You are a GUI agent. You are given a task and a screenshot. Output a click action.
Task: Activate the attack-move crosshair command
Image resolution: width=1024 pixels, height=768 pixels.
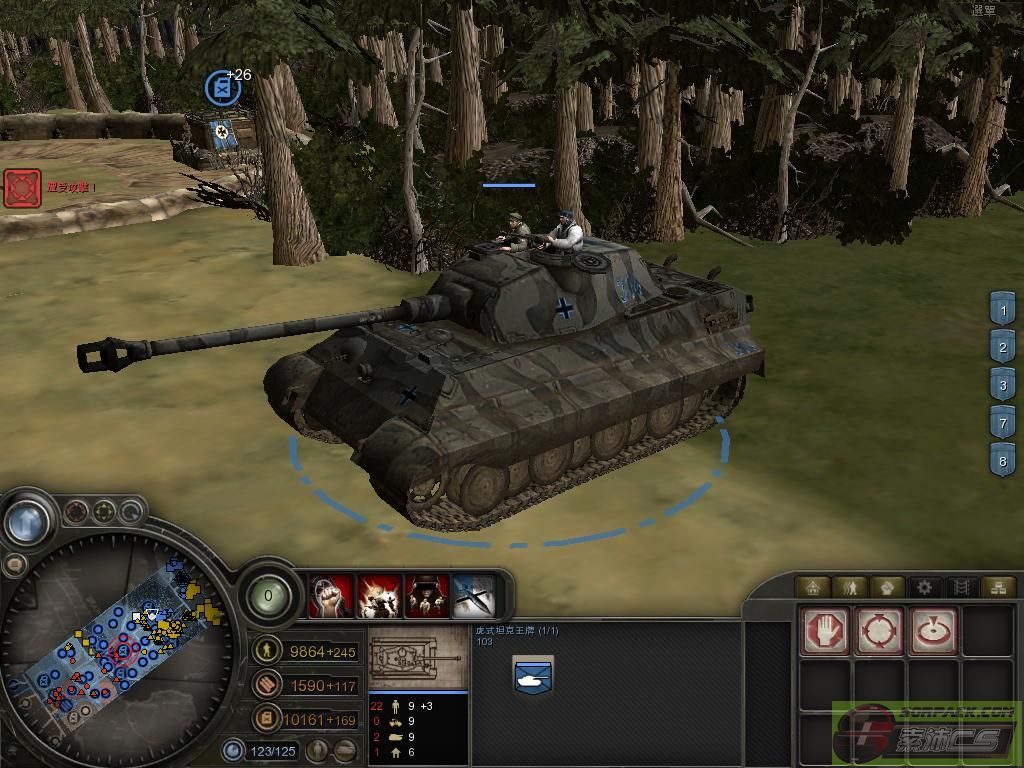point(879,631)
